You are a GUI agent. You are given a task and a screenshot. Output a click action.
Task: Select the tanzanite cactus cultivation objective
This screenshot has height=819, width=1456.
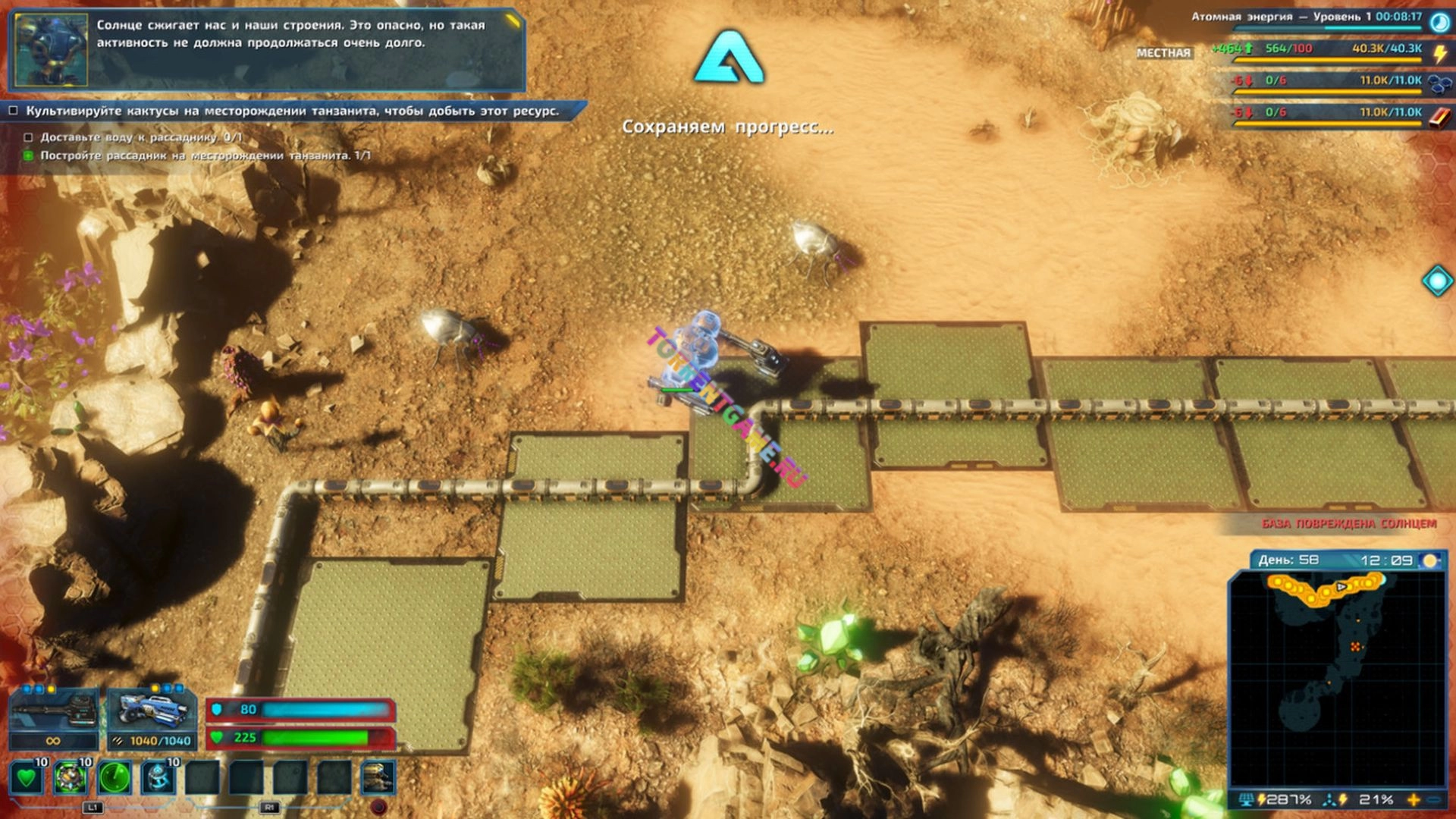[292, 111]
